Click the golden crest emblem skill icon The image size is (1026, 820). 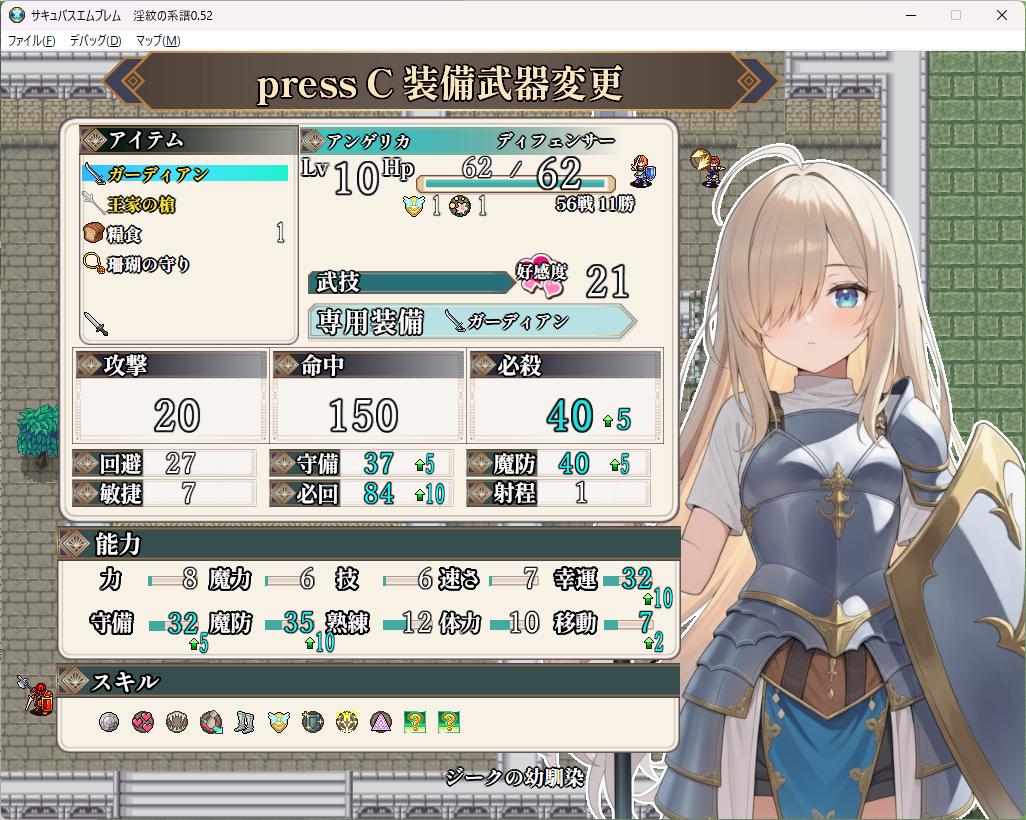347,721
